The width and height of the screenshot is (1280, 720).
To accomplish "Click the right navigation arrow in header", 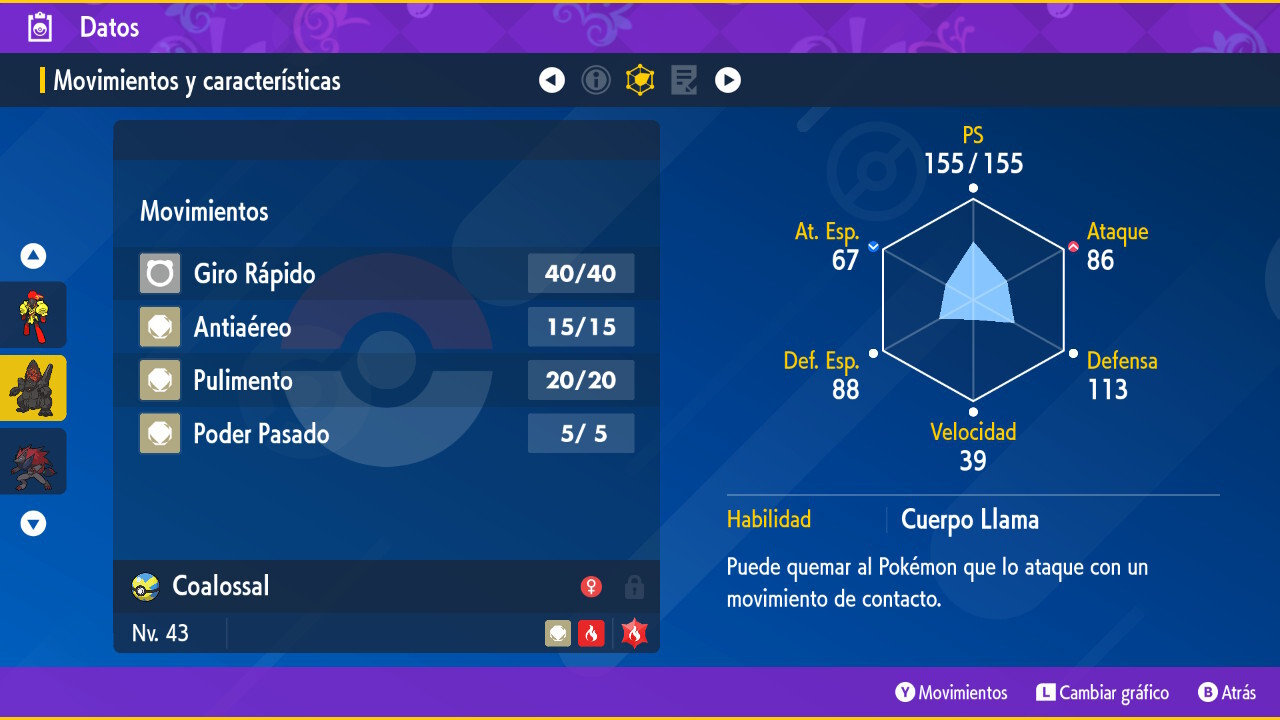I will click(728, 80).
